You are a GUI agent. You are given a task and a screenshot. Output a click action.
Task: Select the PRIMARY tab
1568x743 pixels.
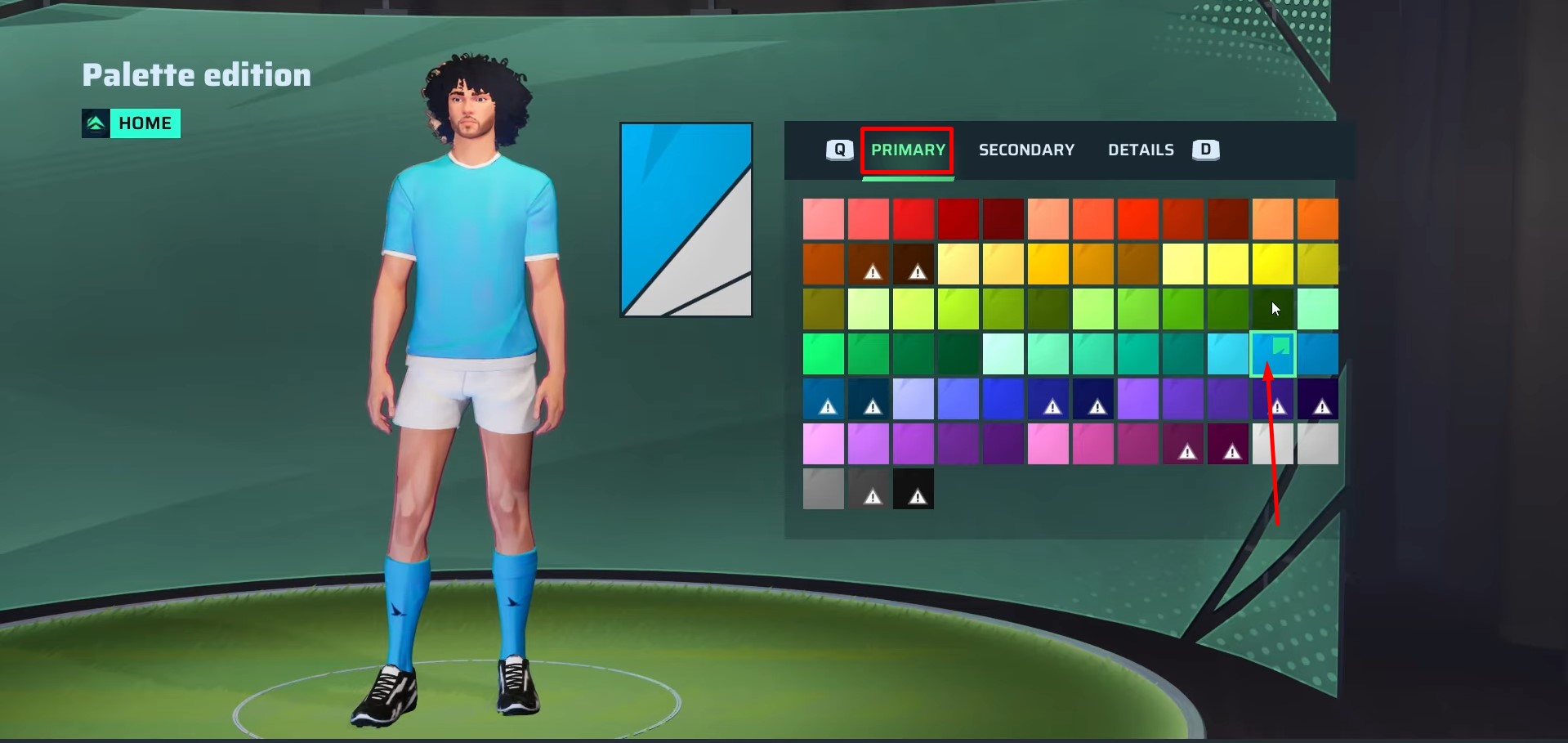[x=907, y=150]
